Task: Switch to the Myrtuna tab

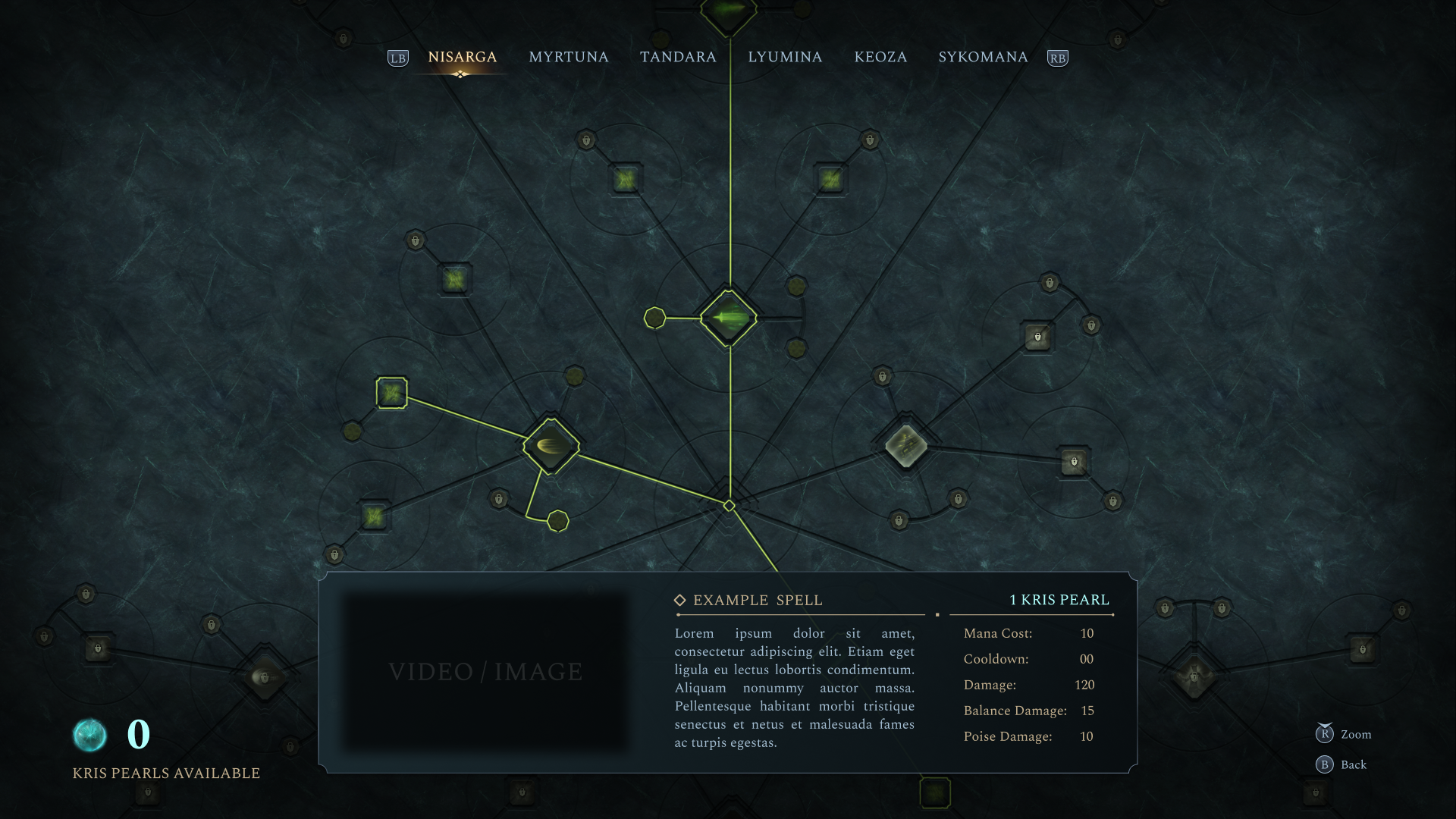Action: 568,58
